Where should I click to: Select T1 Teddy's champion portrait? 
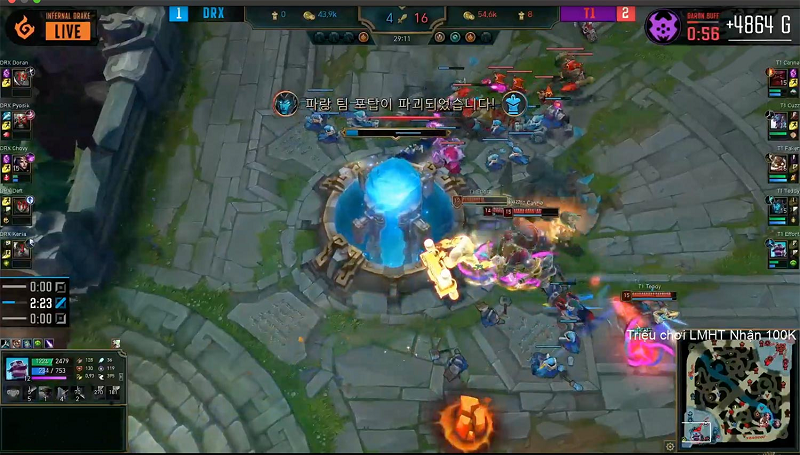click(779, 207)
